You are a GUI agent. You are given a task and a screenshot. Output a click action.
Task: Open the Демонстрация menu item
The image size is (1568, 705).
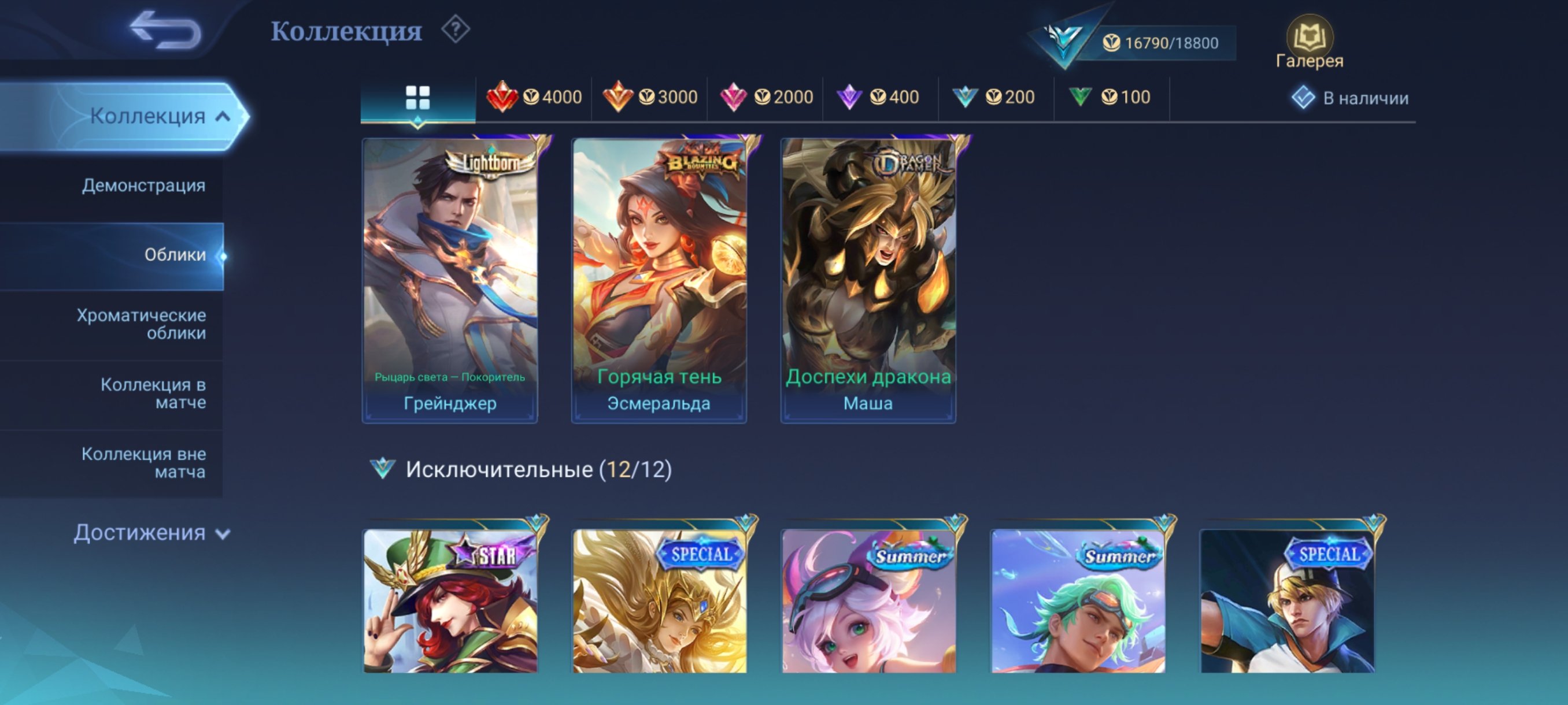point(143,185)
